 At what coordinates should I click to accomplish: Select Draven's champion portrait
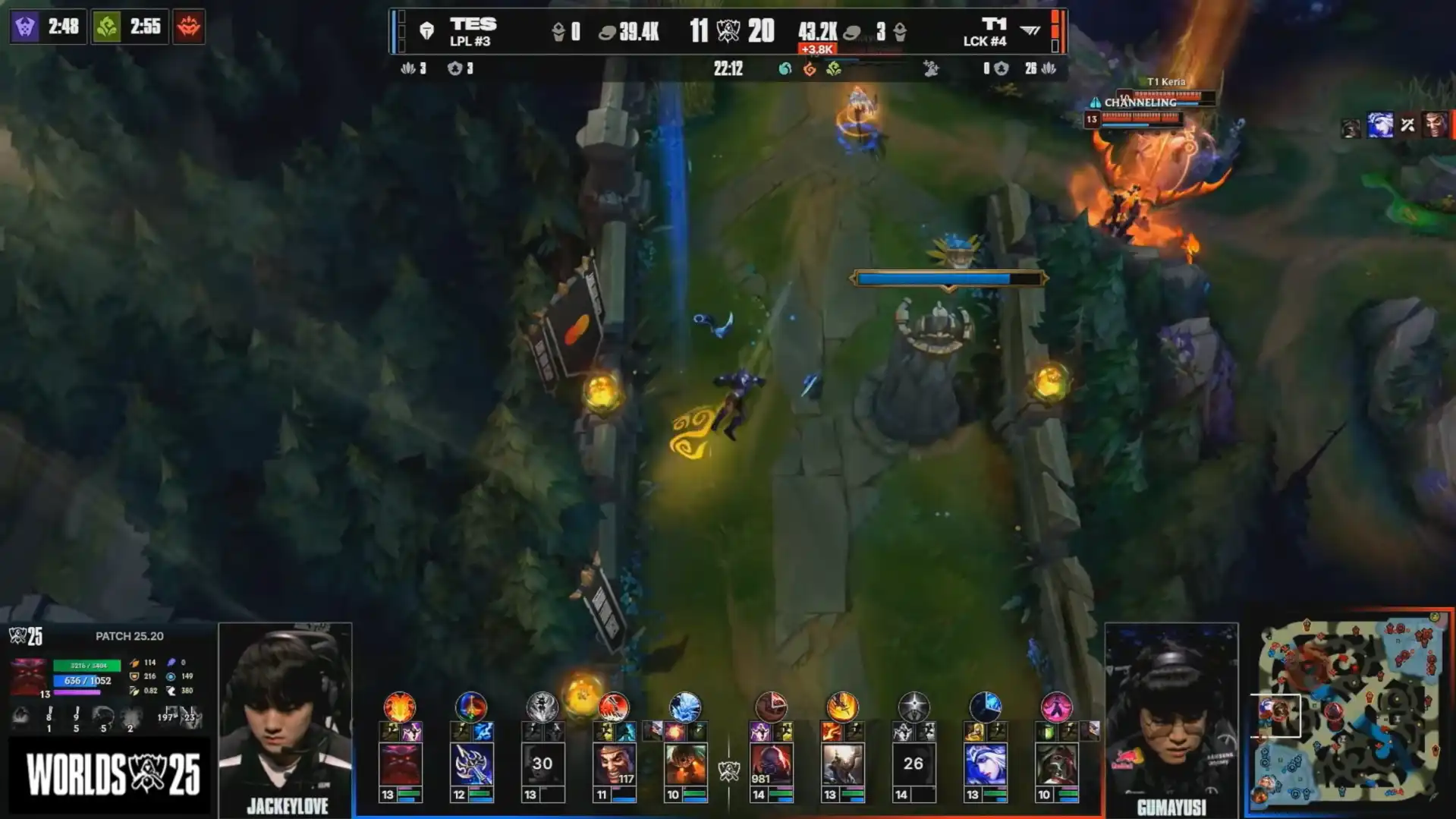tap(615, 764)
